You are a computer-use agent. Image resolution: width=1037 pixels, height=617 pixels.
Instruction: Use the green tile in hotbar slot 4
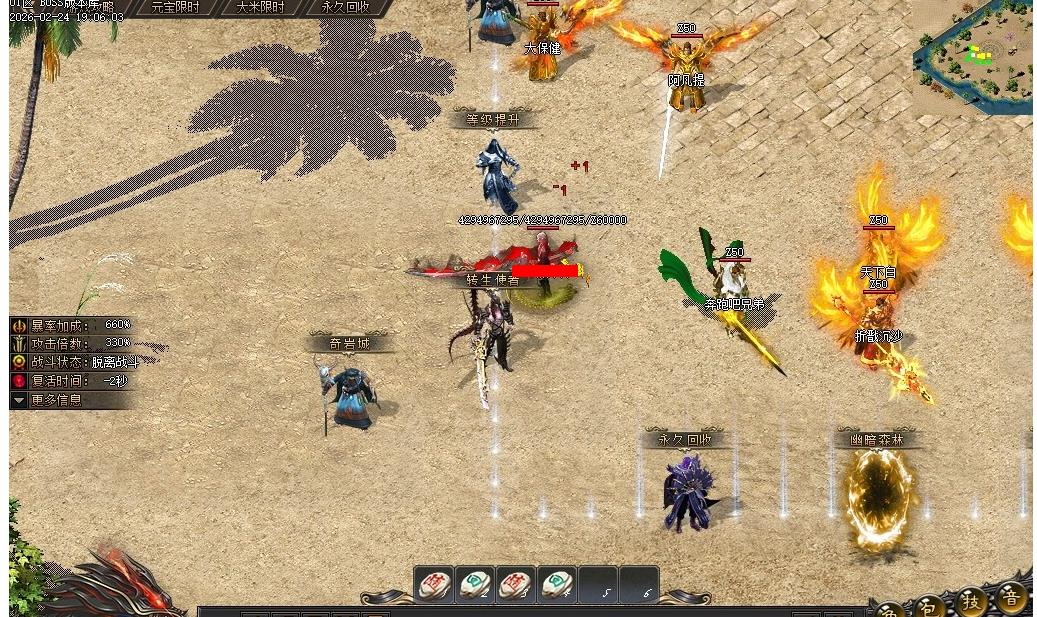pos(556,584)
